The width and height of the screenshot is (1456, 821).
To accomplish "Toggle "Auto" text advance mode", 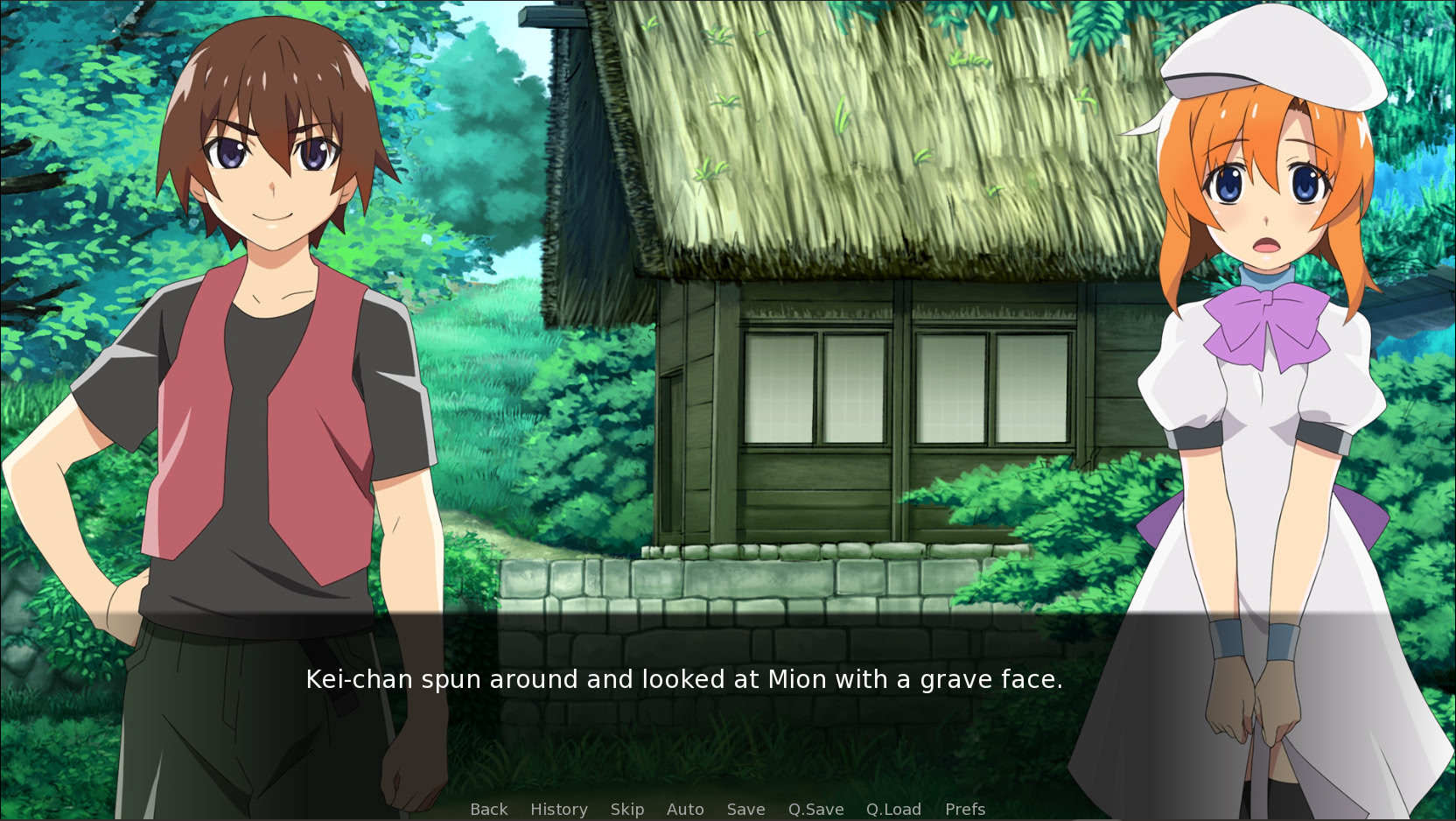I will coord(685,809).
